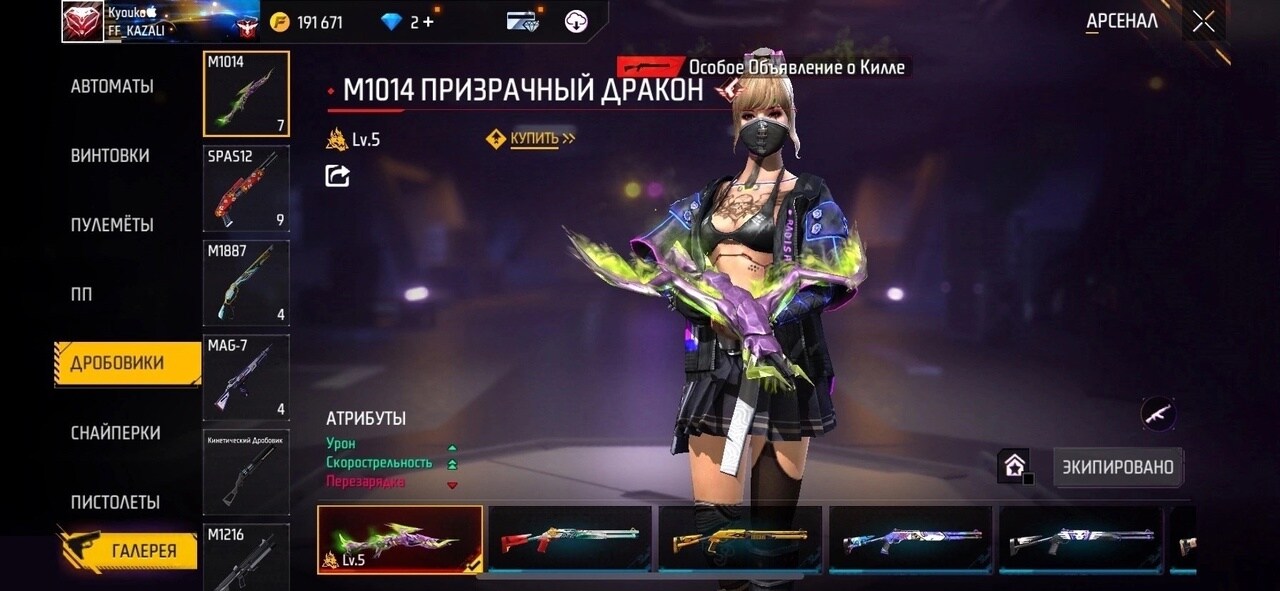Select the red shotgun skin thumbnail

pyautogui.click(x=570, y=539)
